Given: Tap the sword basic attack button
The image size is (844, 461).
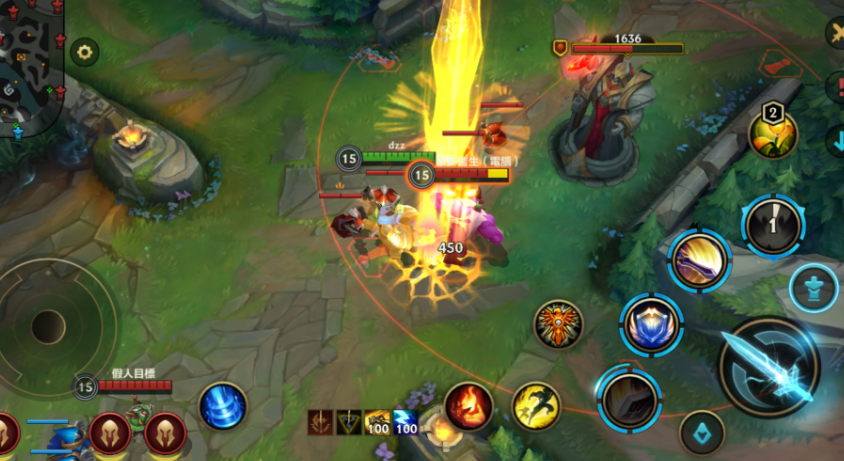Looking at the screenshot, I should pyautogui.click(x=770, y=366).
